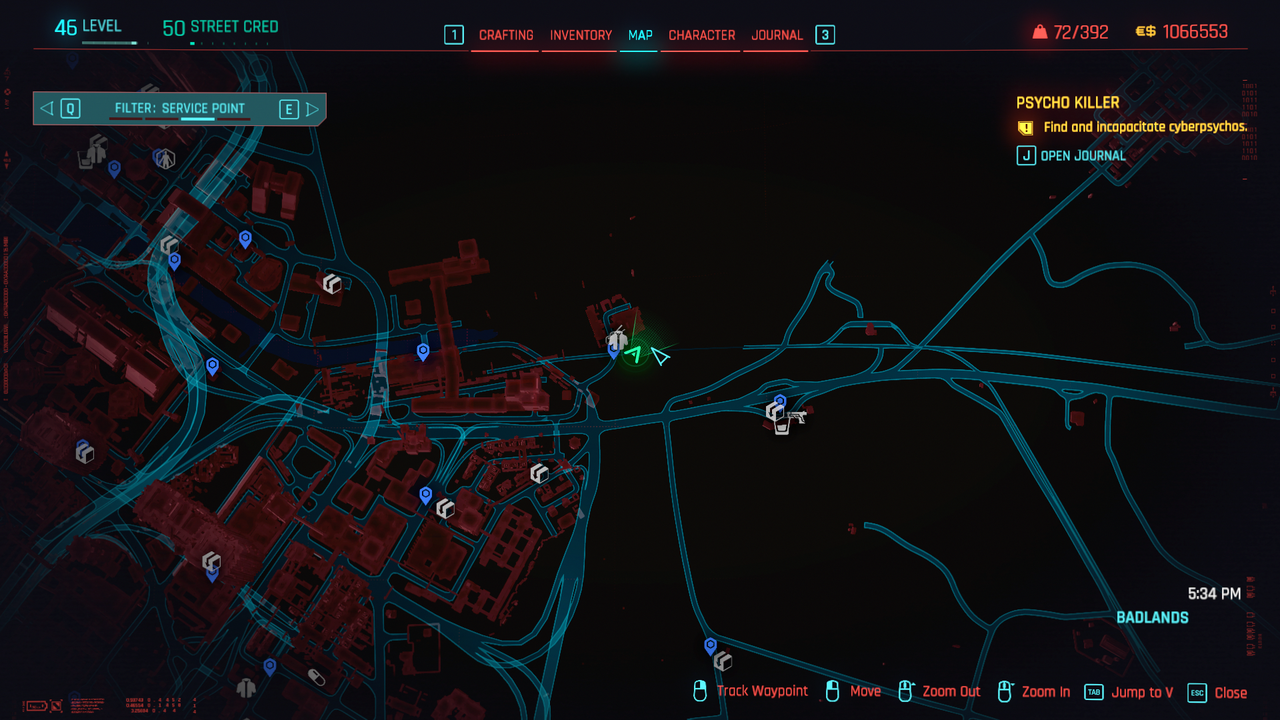
Task: Select the pill-shaped medical marker
Action: pos(316,677)
